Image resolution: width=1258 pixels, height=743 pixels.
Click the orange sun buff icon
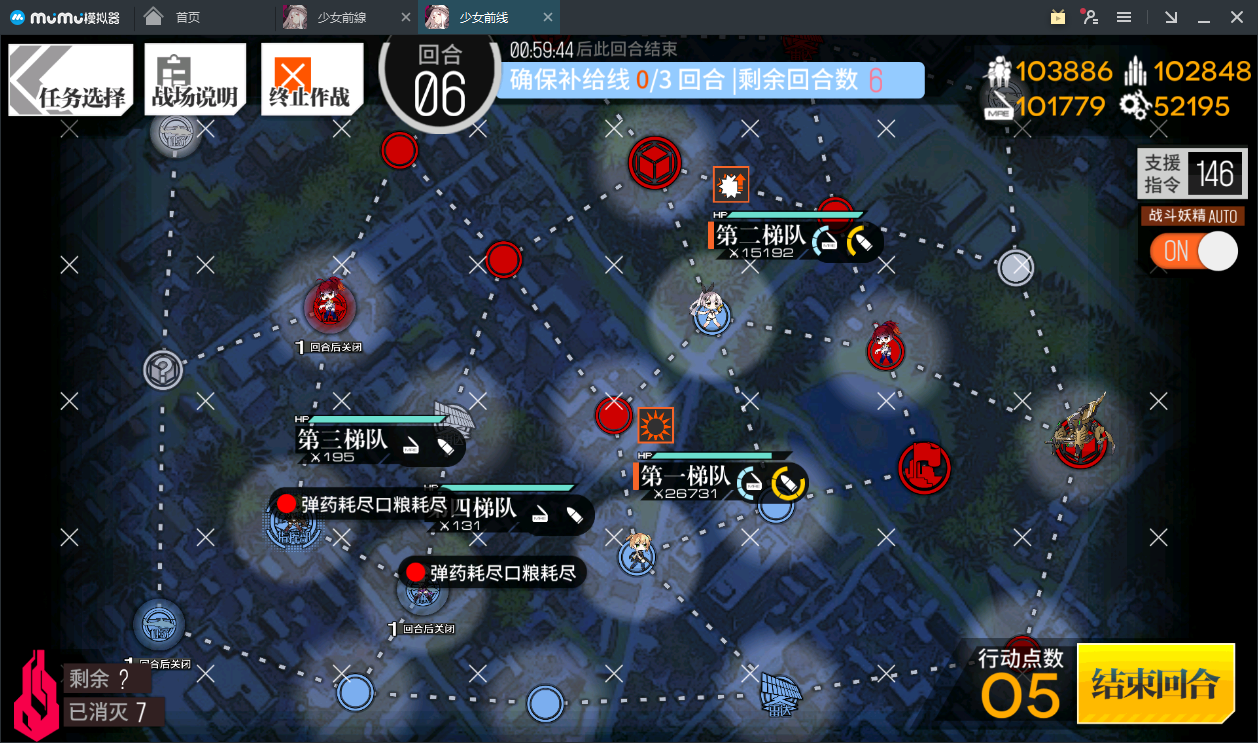(x=656, y=426)
